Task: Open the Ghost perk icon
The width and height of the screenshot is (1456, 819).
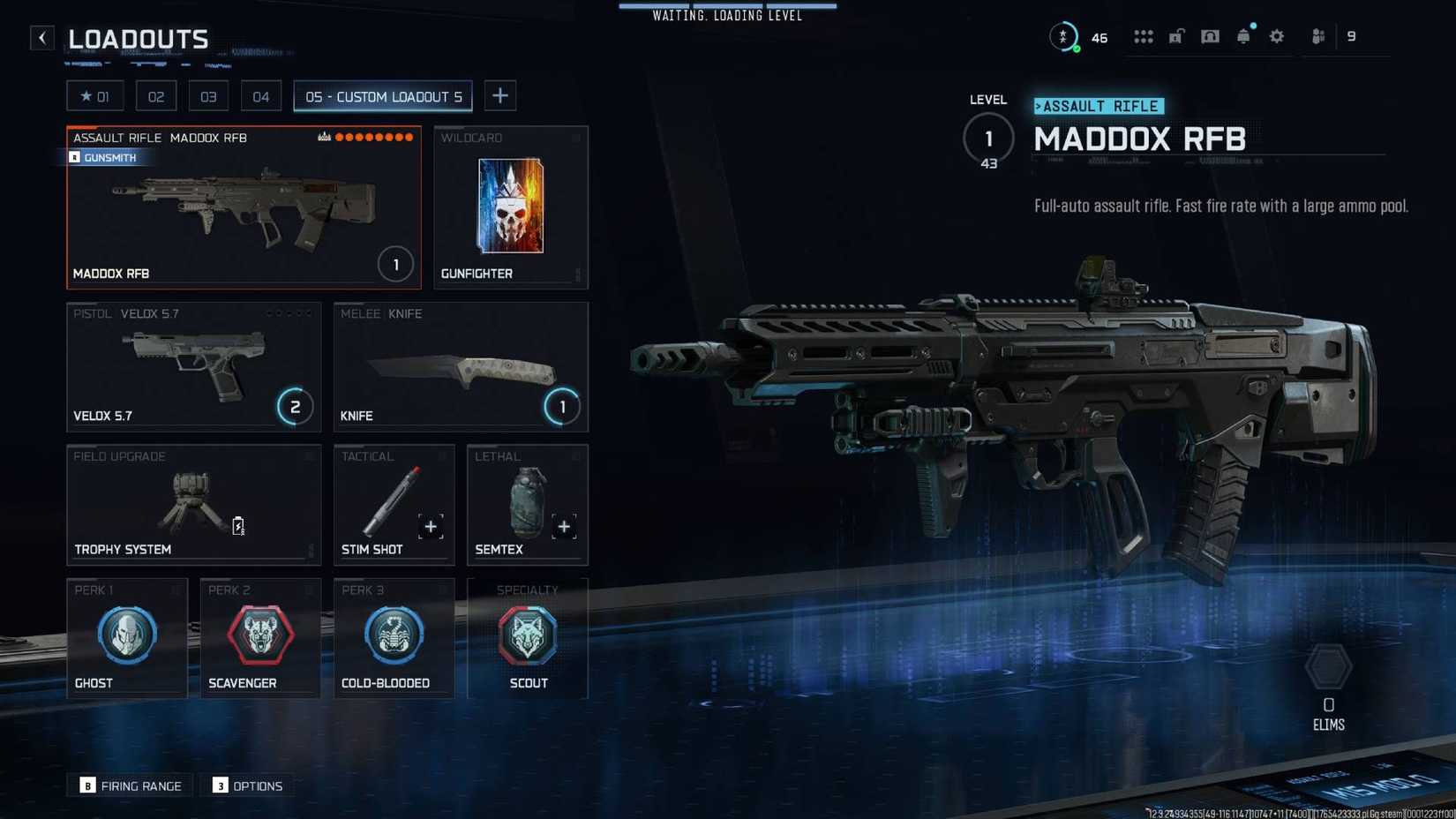Action: point(127,634)
